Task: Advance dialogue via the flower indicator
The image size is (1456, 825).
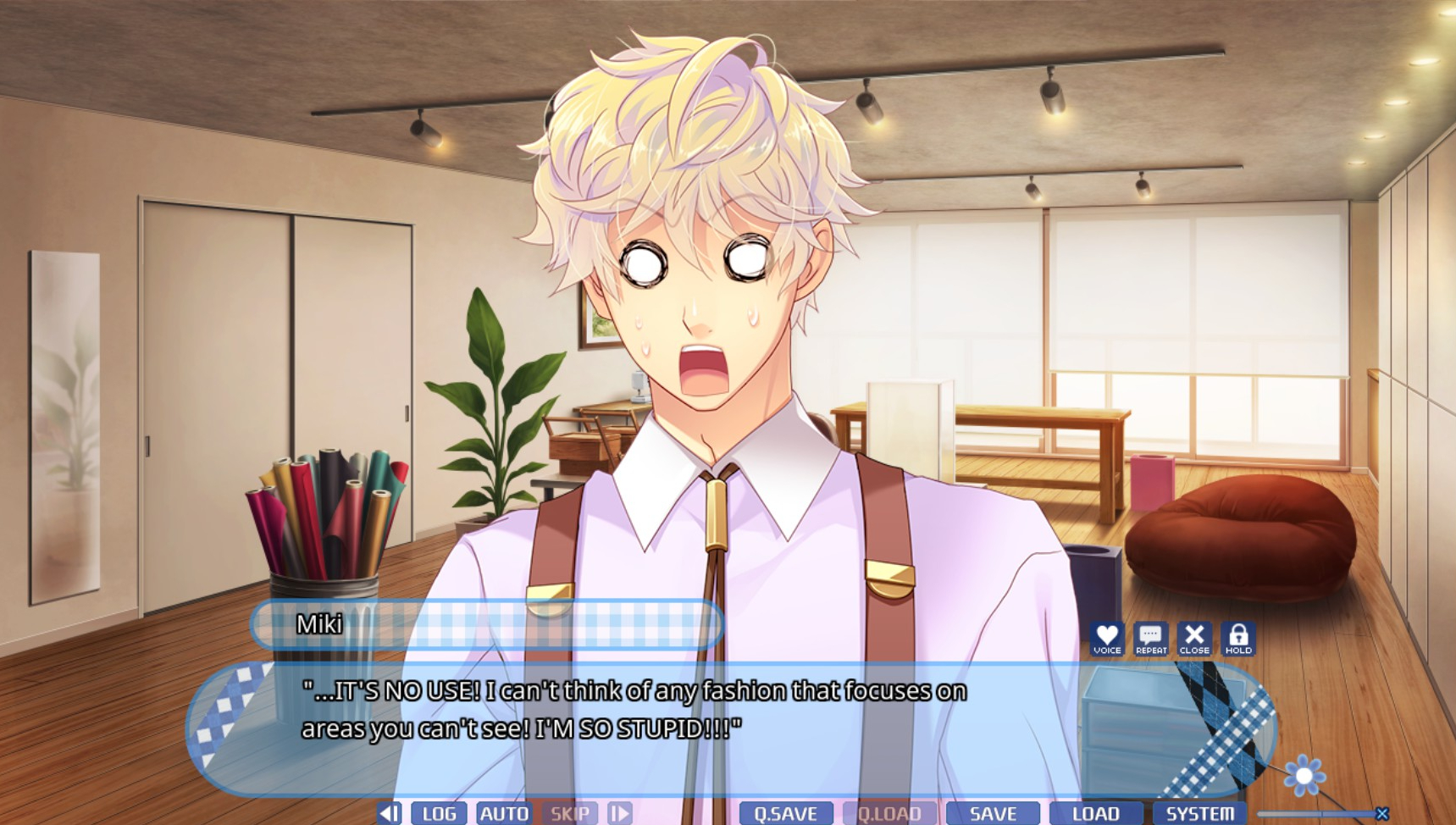Action: pyautogui.click(x=1304, y=775)
